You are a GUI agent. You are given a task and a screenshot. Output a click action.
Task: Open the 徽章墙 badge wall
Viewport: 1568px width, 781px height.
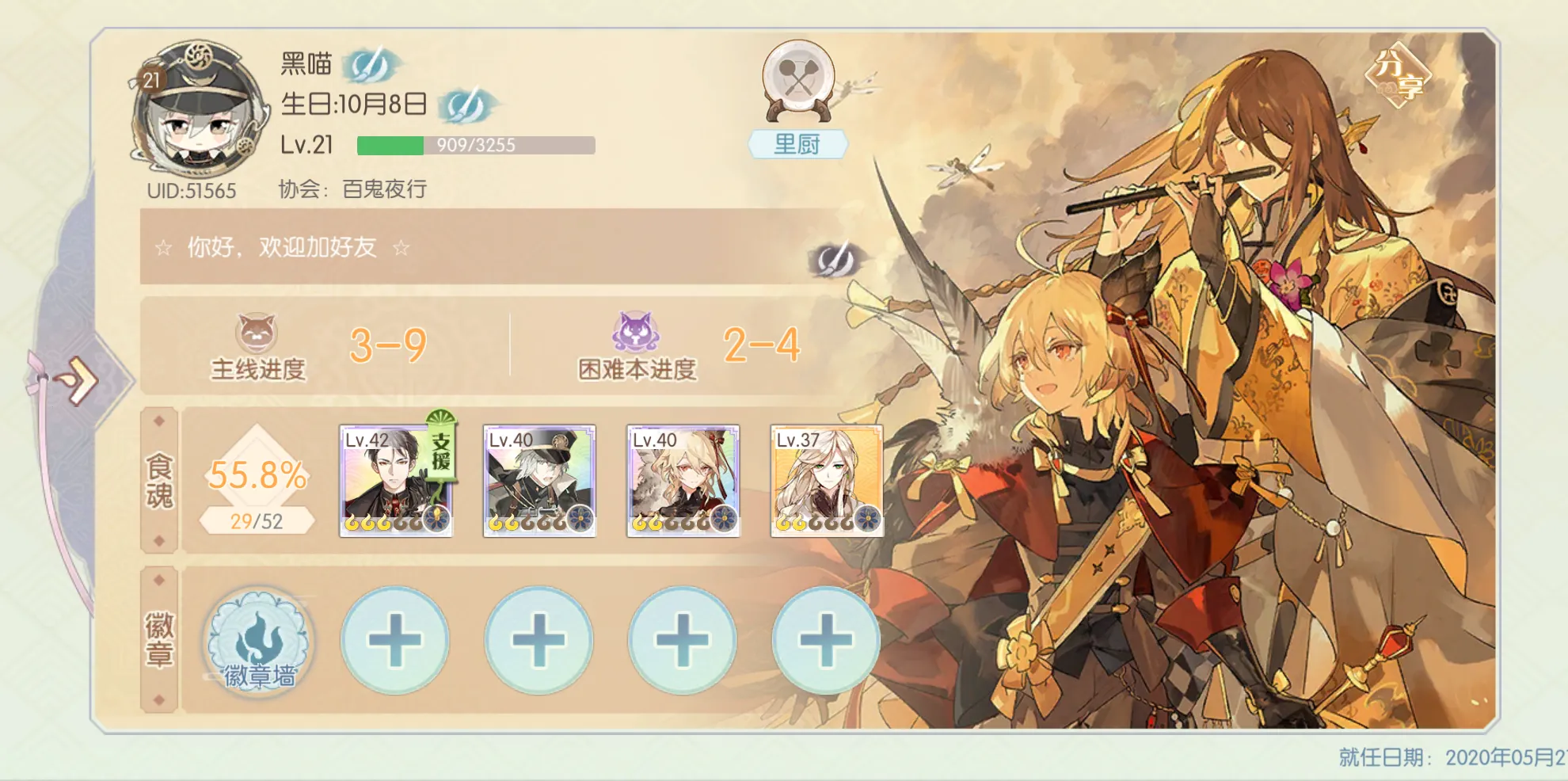tap(258, 640)
